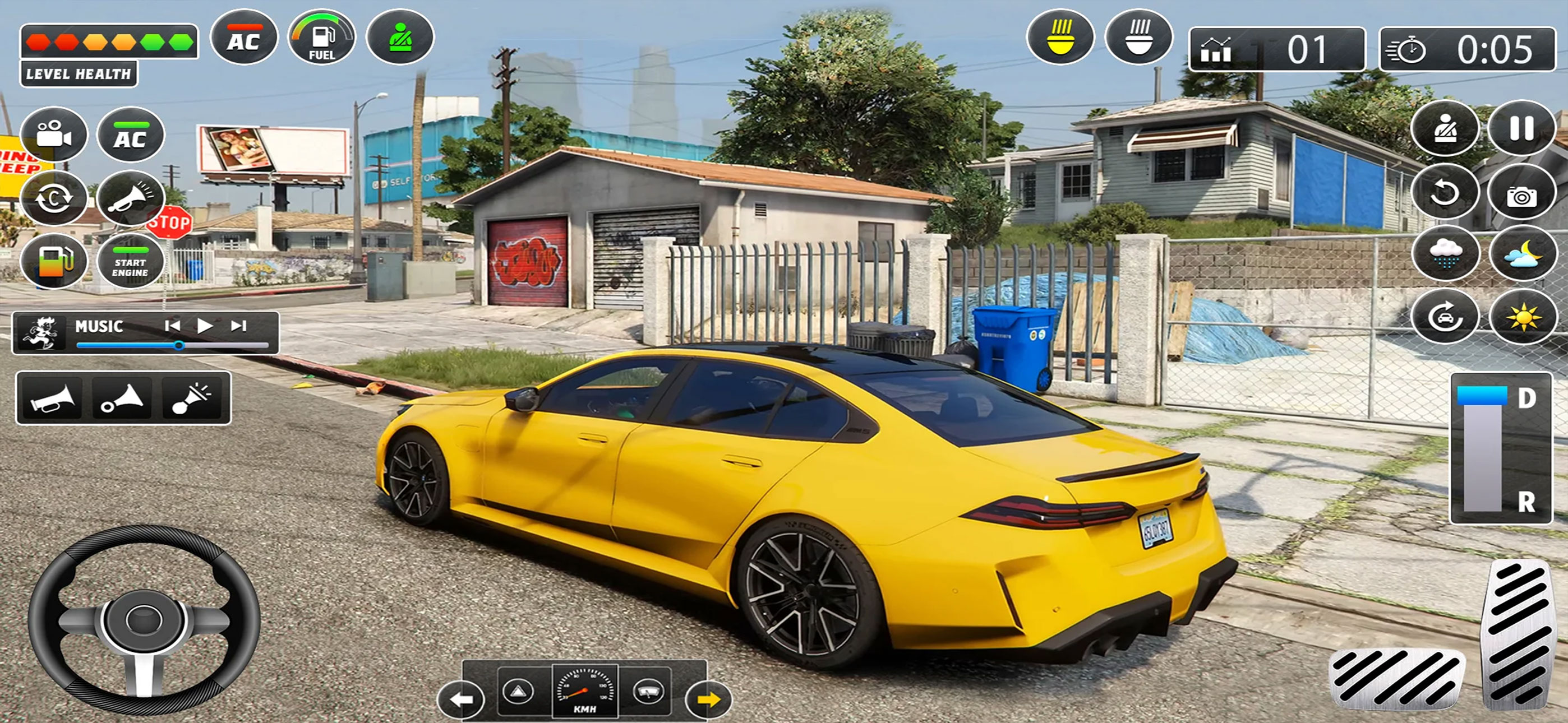1568x723 pixels.
Task: Skip to next music track
Action: click(238, 326)
